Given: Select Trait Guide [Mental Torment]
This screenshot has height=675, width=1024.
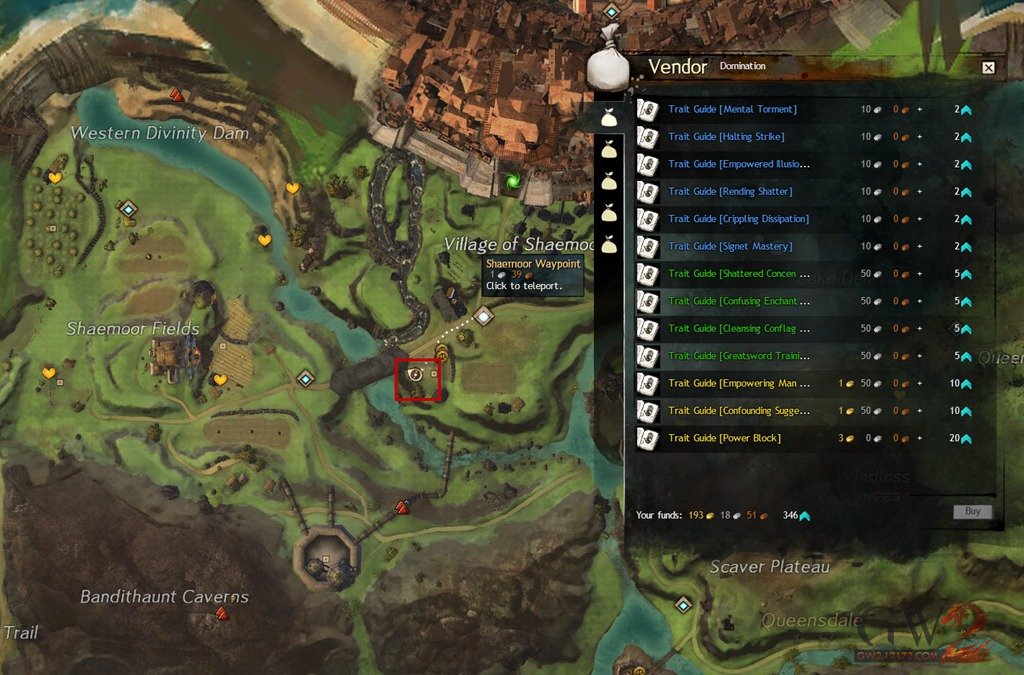Looking at the screenshot, I should [x=732, y=109].
